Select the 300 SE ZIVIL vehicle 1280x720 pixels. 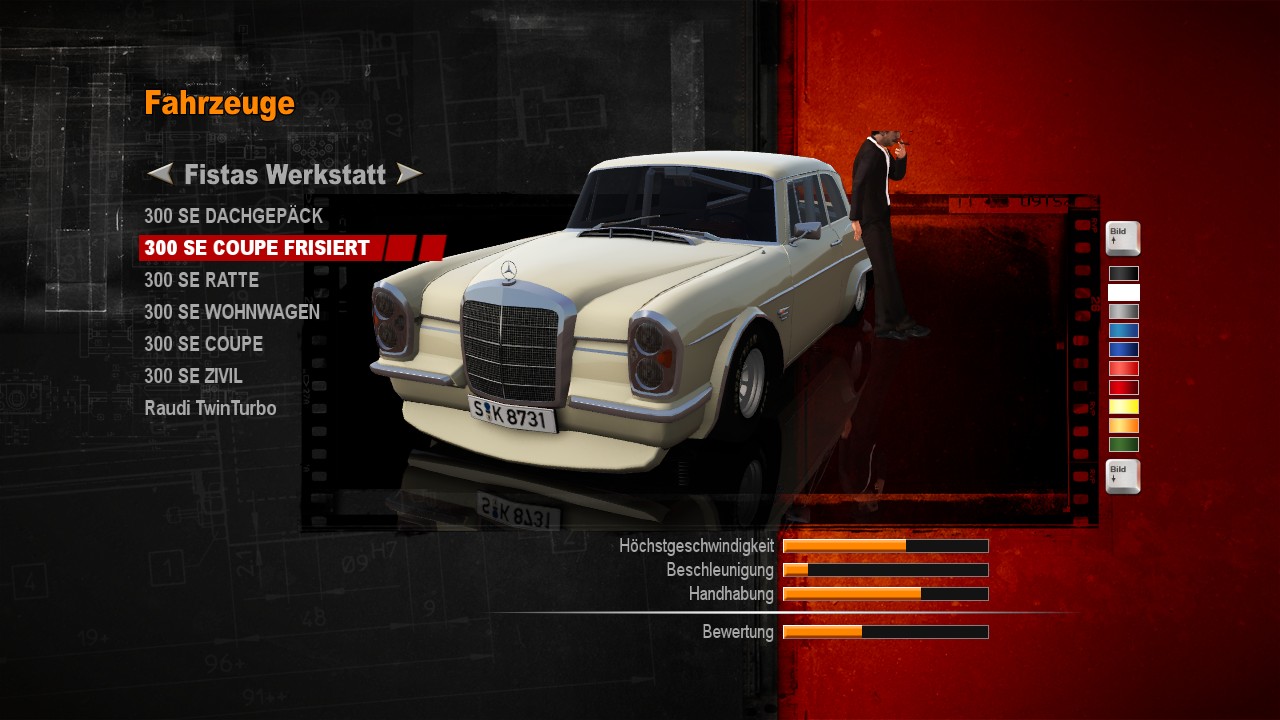[x=193, y=376]
